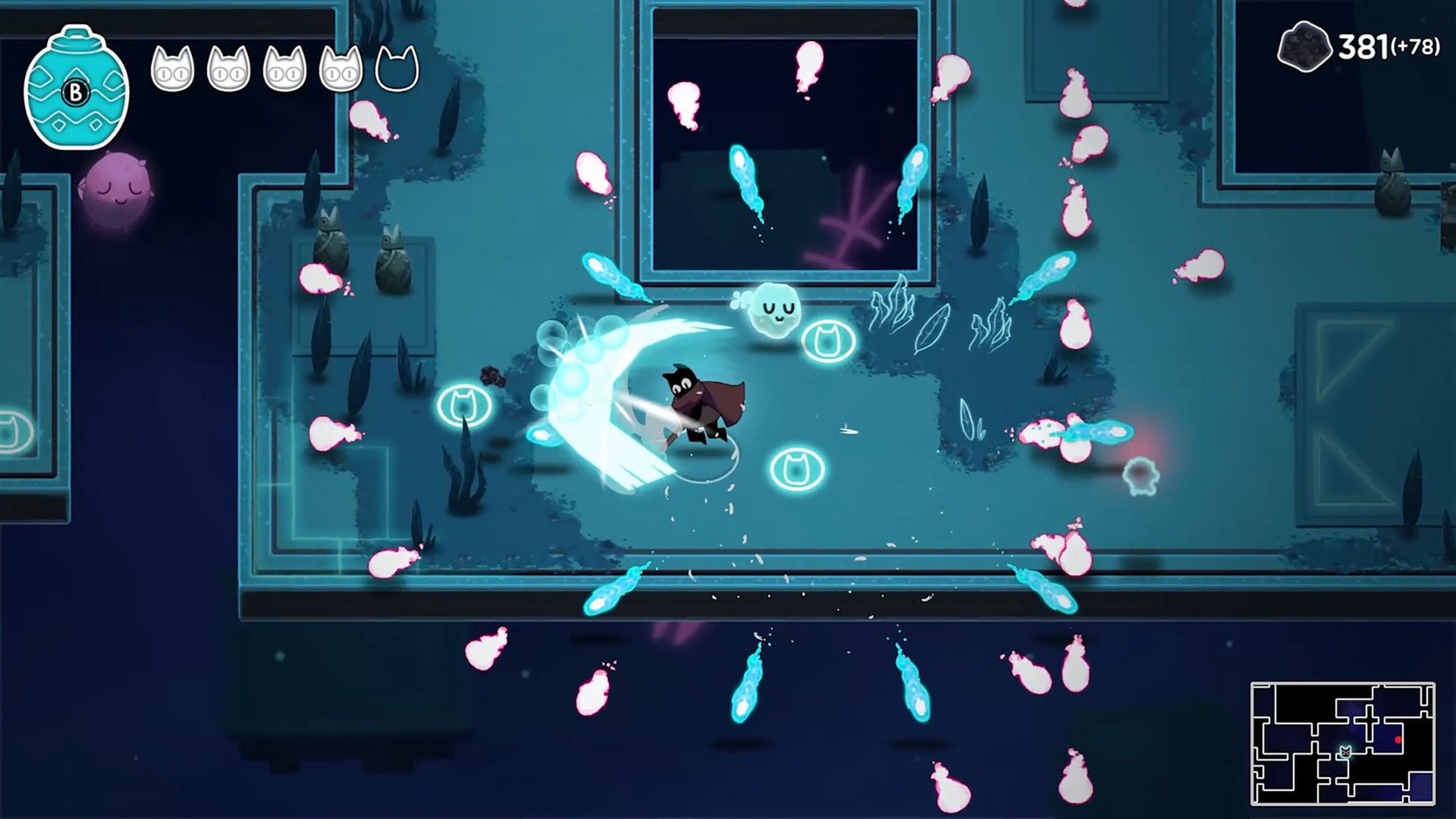This screenshot has width=1456, height=819.
Task: Toggle the third cat-head health indicator
Action: 286,70
